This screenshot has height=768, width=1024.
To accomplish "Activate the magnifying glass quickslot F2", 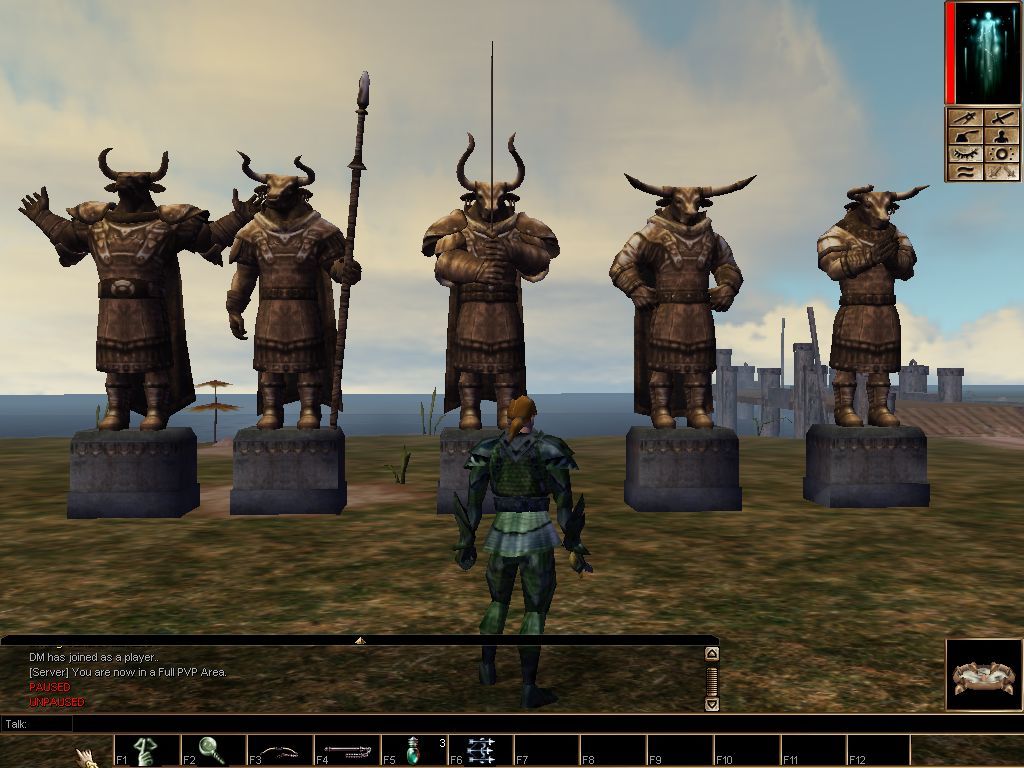I will (212, 750).
